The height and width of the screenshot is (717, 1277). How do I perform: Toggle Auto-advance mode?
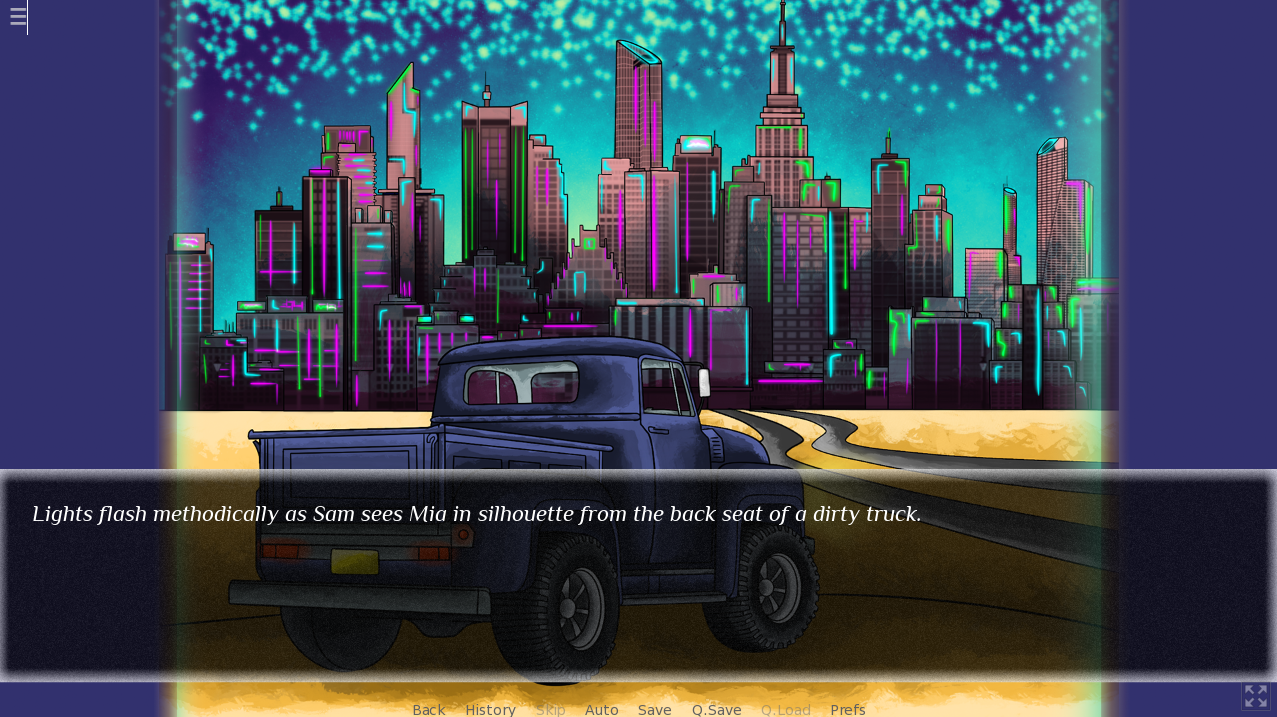[601, 709]
